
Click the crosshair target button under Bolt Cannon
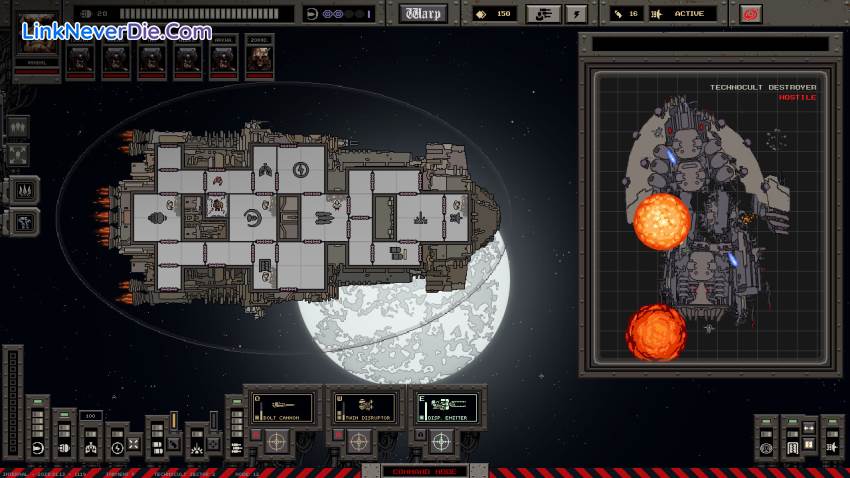click(276, 441)
